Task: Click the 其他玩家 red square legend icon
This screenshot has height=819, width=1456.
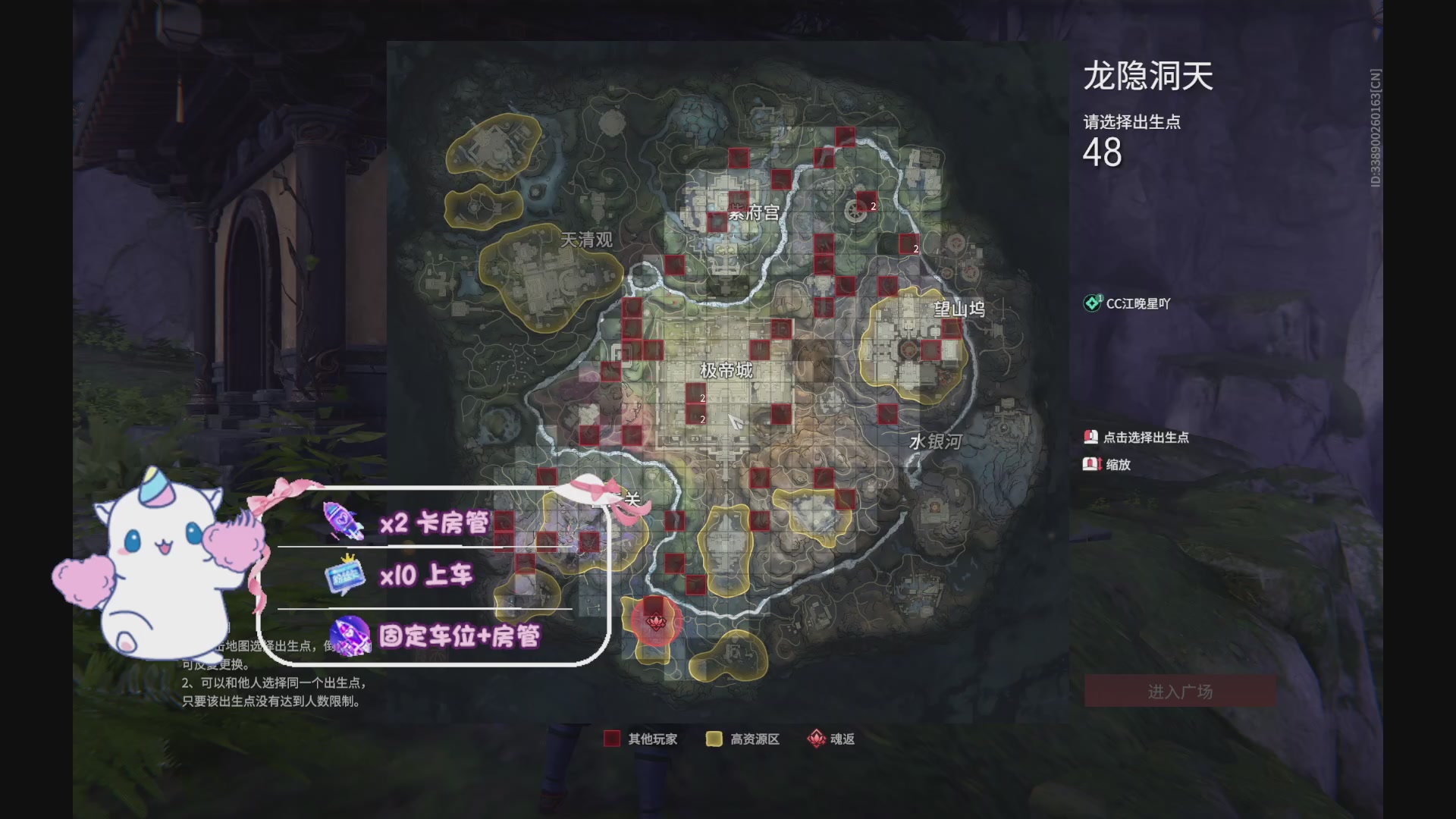Action: point(611,739)
